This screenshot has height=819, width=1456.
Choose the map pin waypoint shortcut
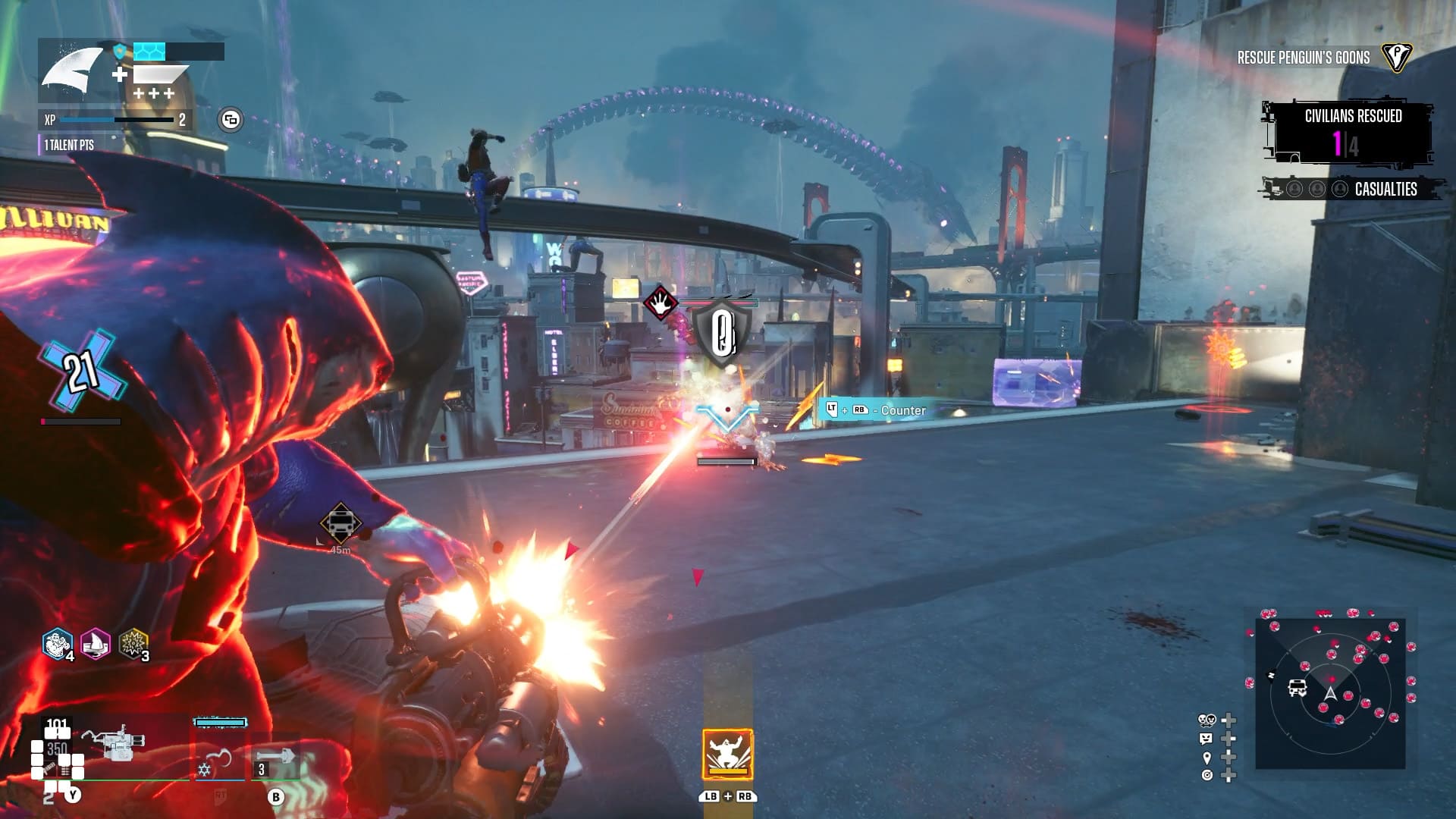[x=1207, y=758]
